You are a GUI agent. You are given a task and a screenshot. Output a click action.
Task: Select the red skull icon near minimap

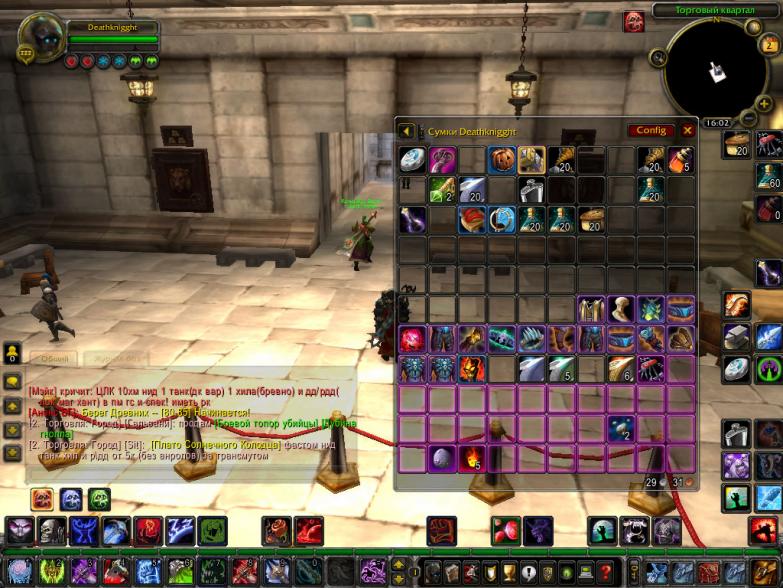(x=633, y=21)
